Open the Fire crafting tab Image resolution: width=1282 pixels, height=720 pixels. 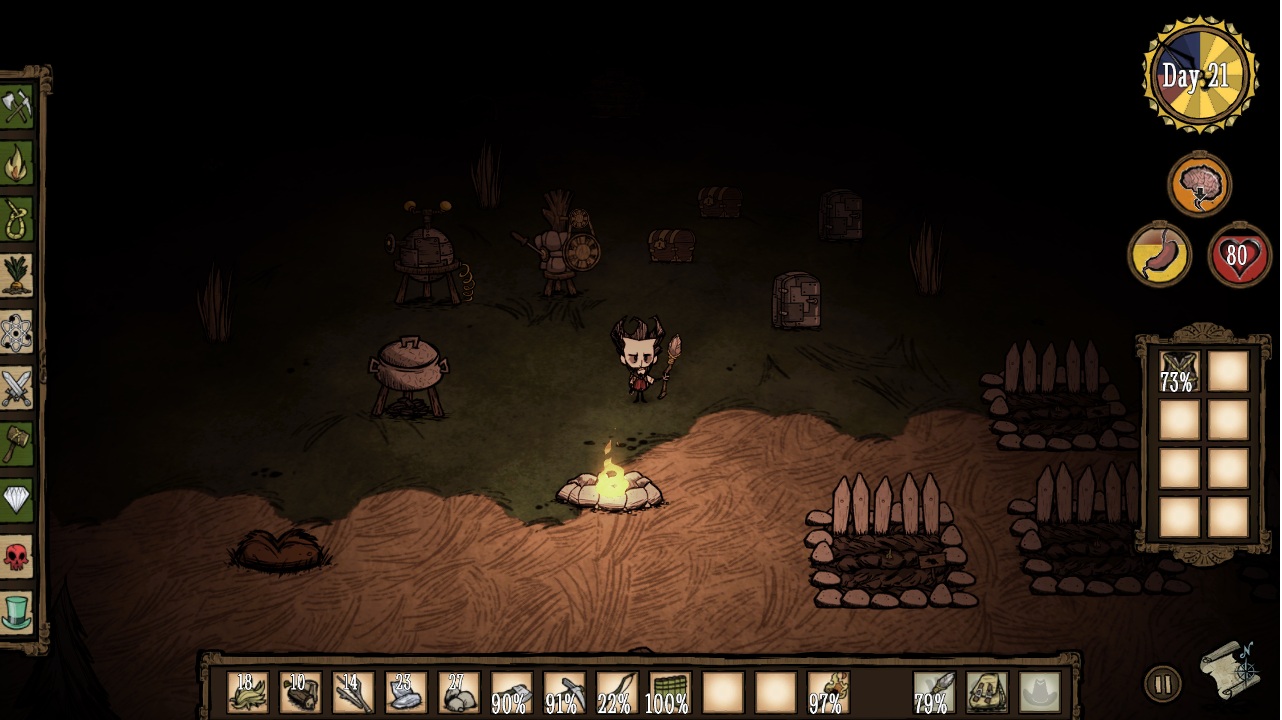pyautogui.click(x=16, y=163)
